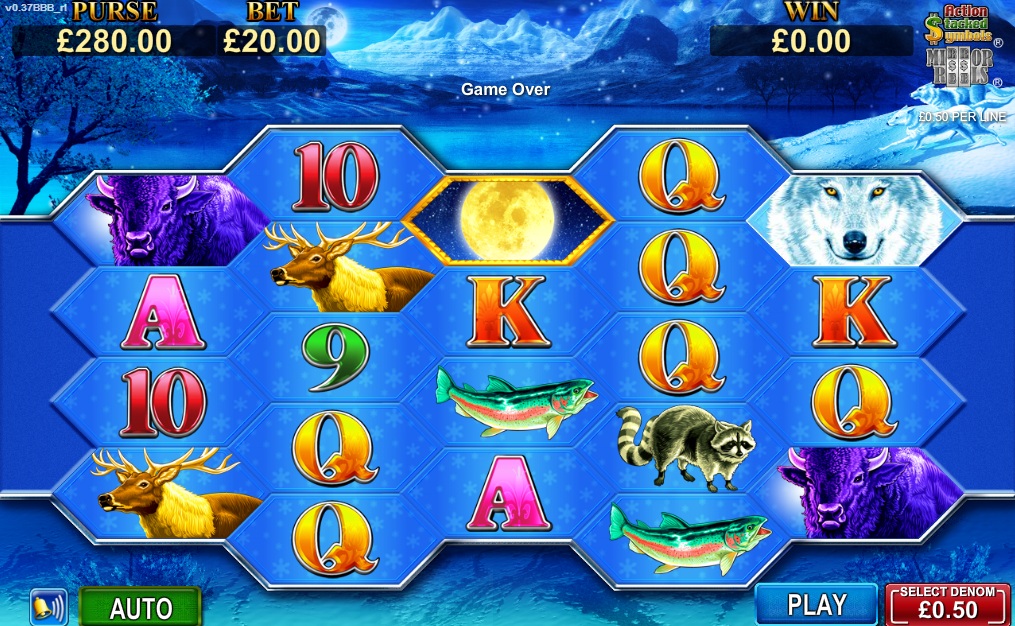The width and height of the screenshot is (1015, 626).
Task: Spin the reels with the PLAY button
Action: pos(816,604)
